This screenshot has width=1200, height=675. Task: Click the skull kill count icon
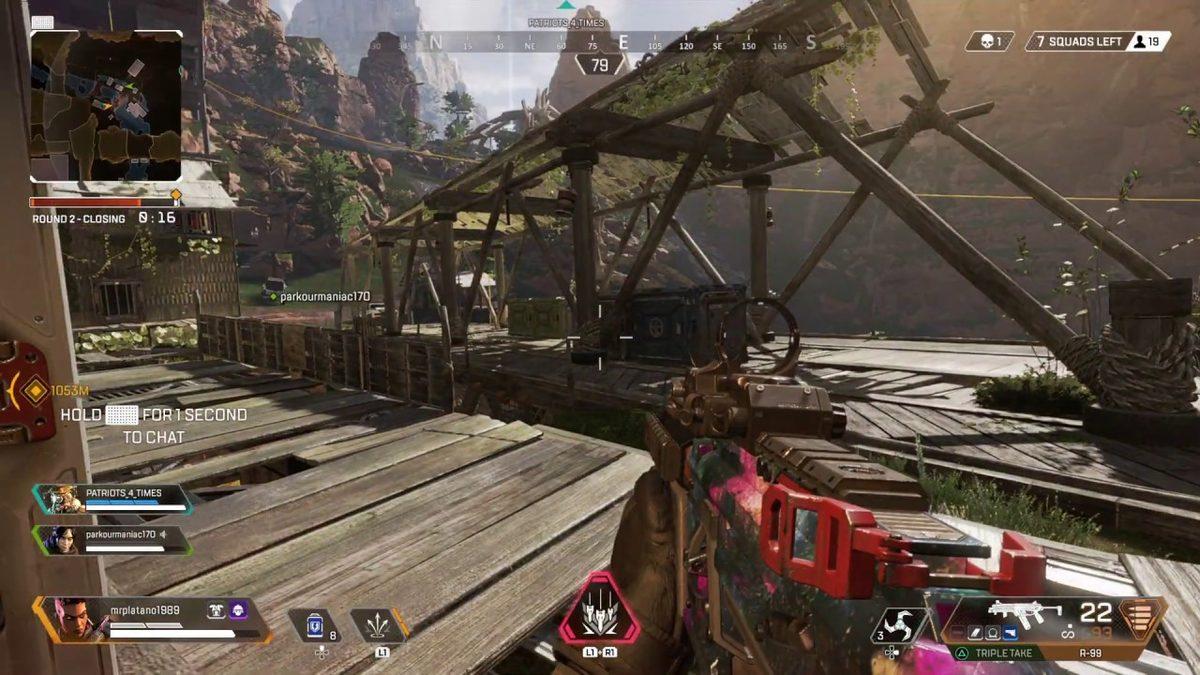click(989, 41)
